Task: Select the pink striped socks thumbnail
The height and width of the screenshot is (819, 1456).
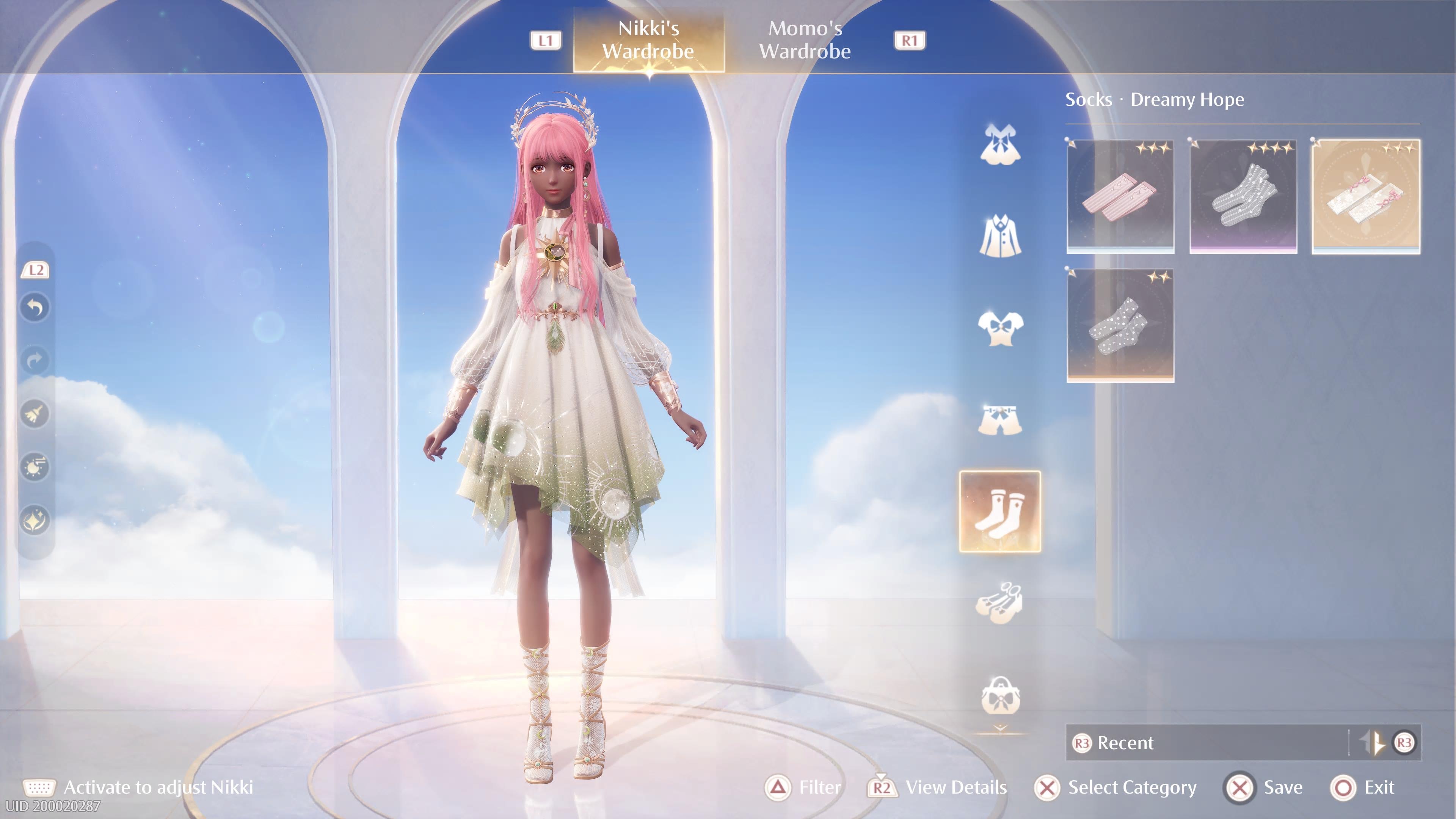Action: (1121, 195)
